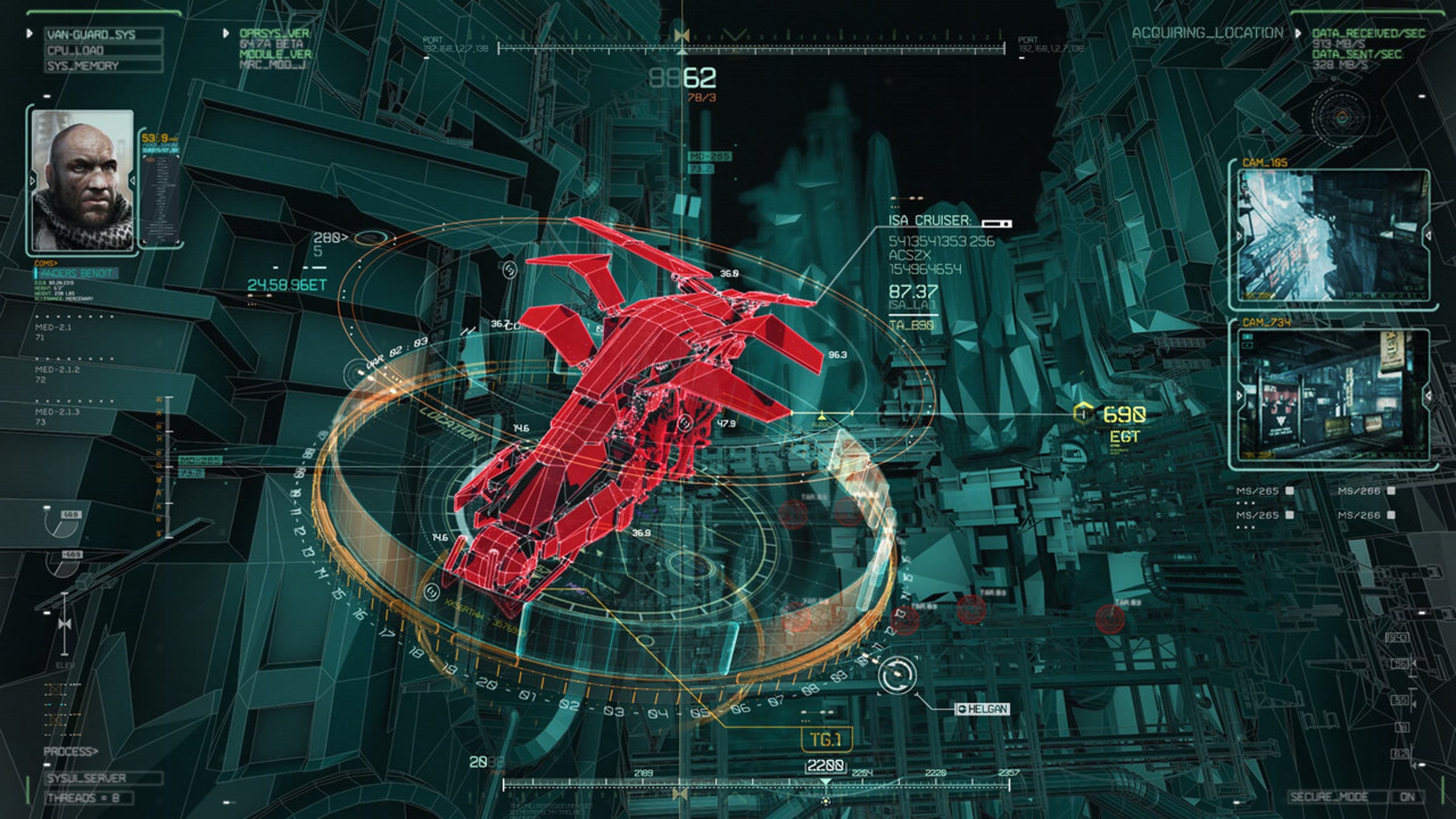Select the MED-2.1 list entry
Viewport: 1456px width, 819px height.
53,328
